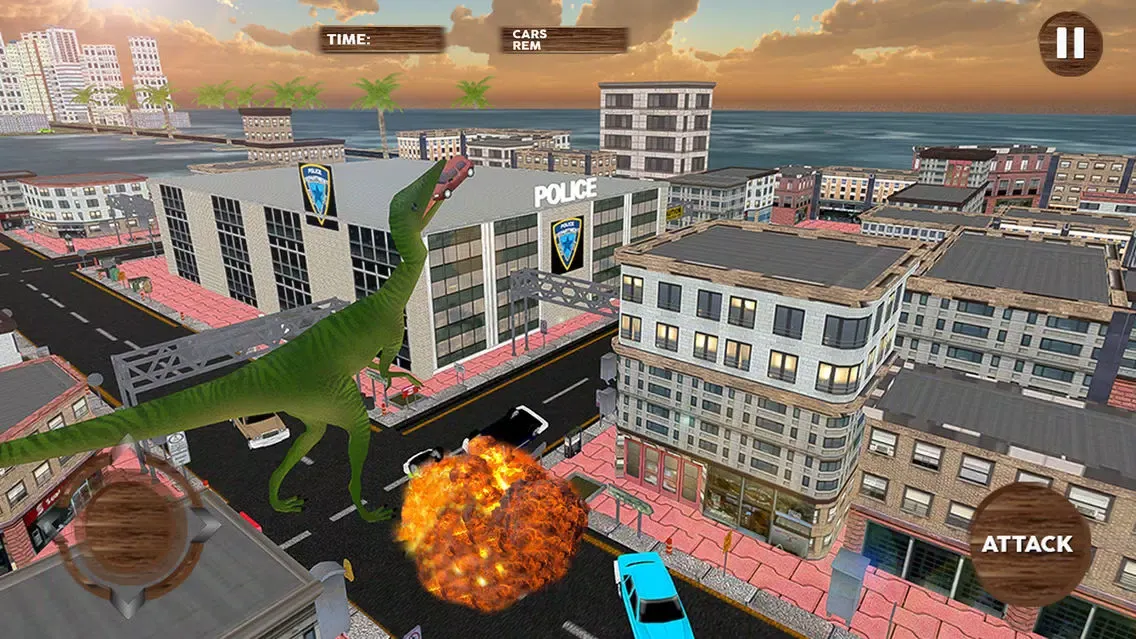Pause the game with the wooden pause button
1136x639 pixels.
click(x=1069, y=43)
